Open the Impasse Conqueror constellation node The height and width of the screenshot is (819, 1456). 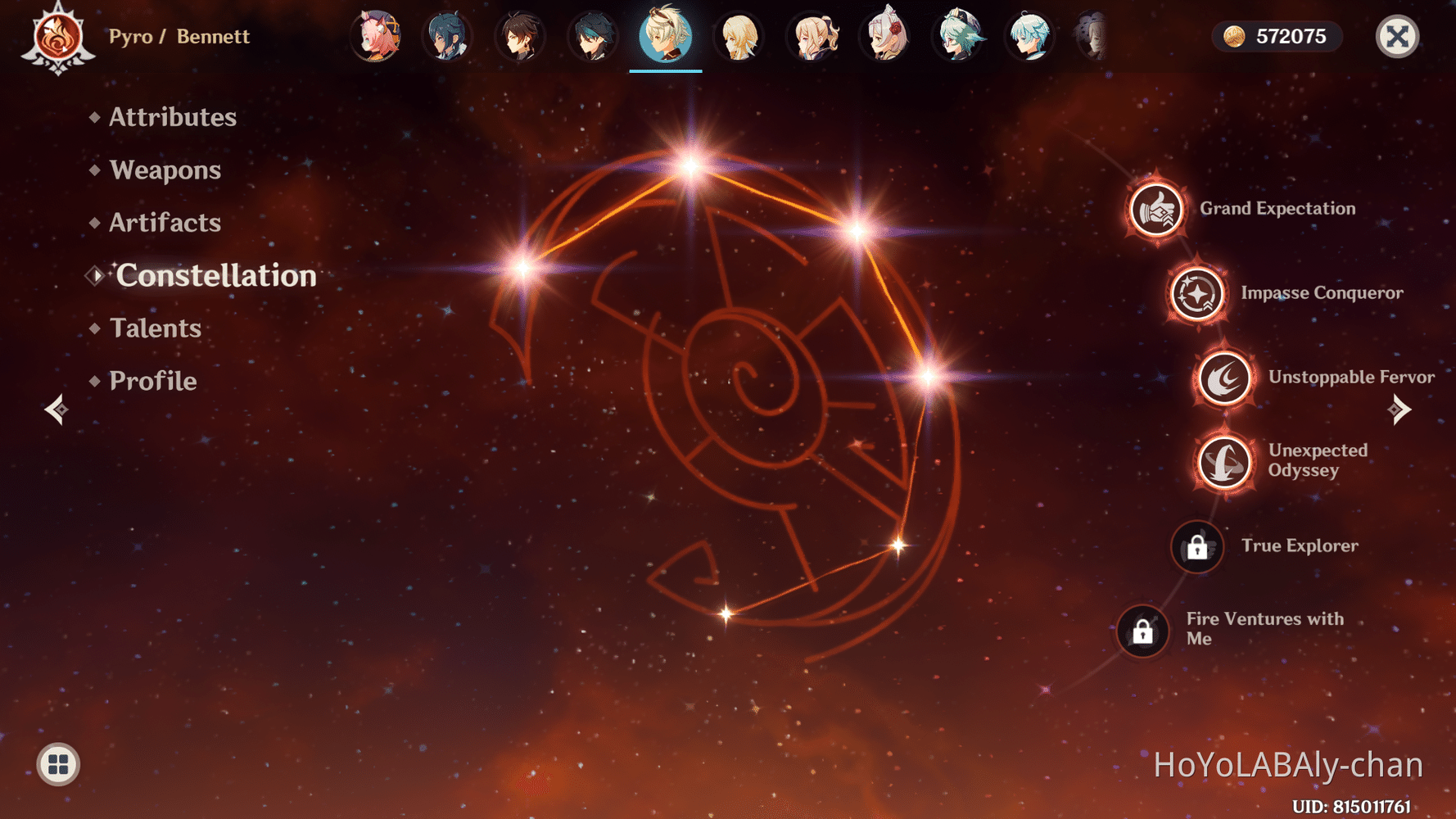coord(1194,294)
